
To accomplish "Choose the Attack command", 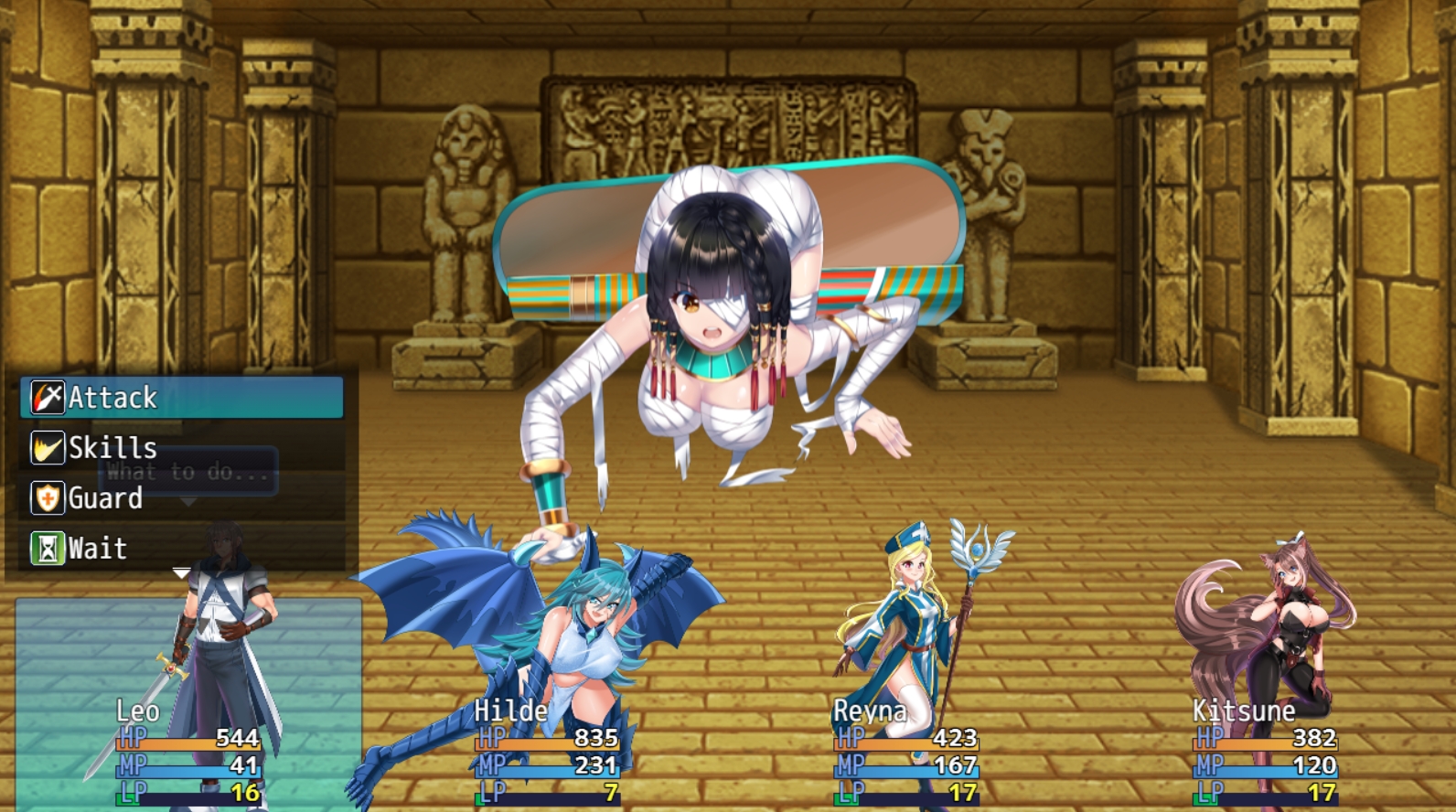I will tap(112, 397).
